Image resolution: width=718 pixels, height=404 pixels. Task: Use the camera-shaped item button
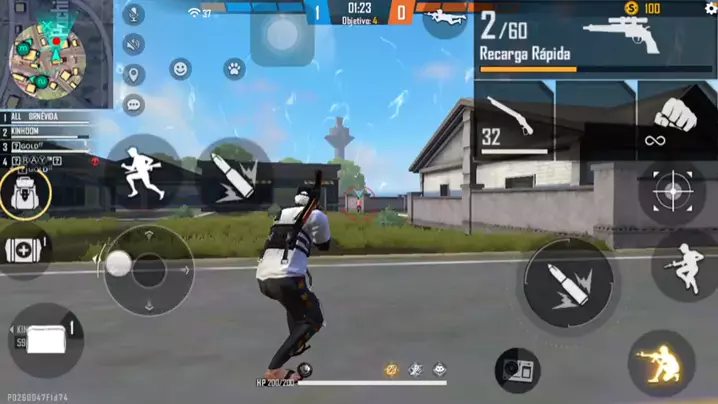517,370
